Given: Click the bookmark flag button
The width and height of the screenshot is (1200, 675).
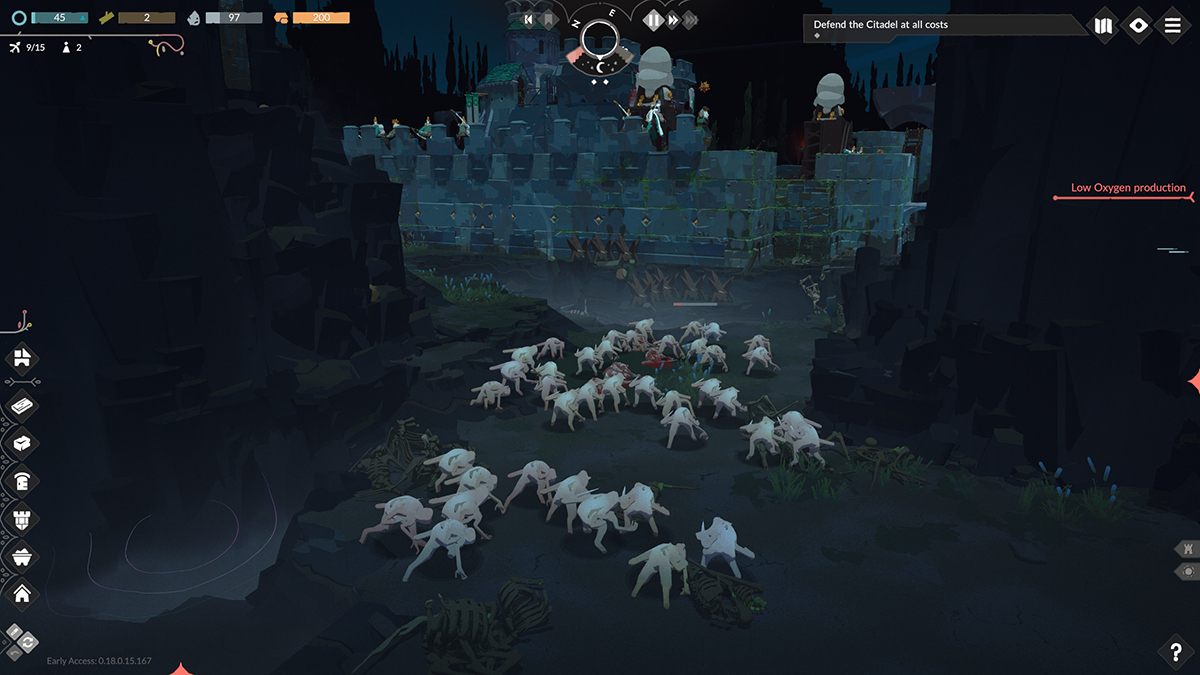Looking at the screenshot, I should click(549, 19).
